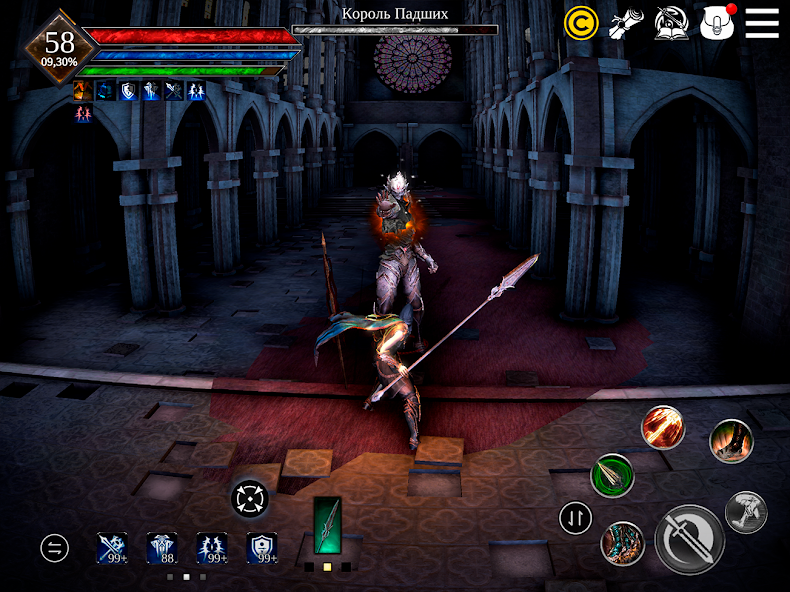Tap the yellow coin currency icon
790x592 pixels.
(x=581, y=23)
